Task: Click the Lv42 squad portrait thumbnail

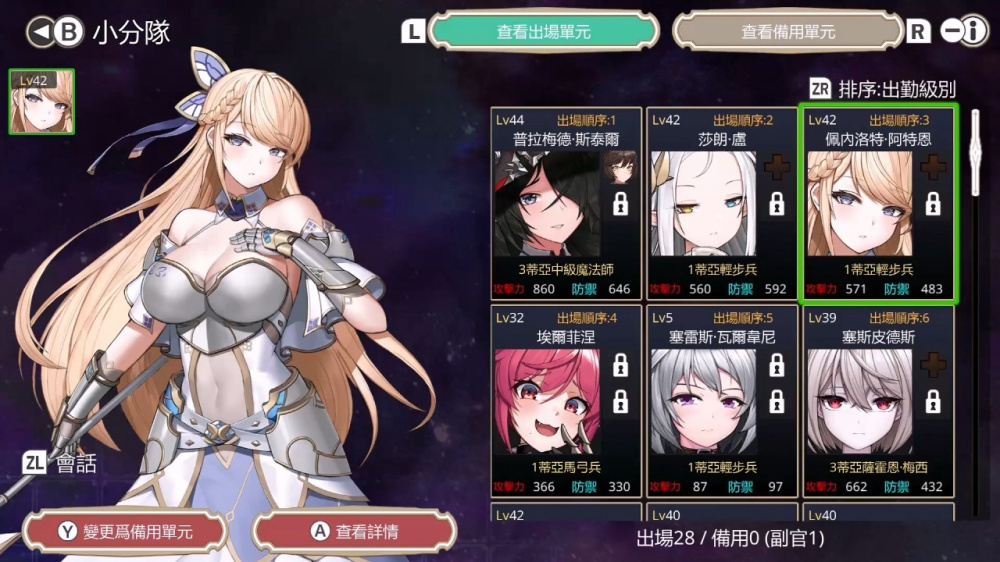Action: [41, 101]
